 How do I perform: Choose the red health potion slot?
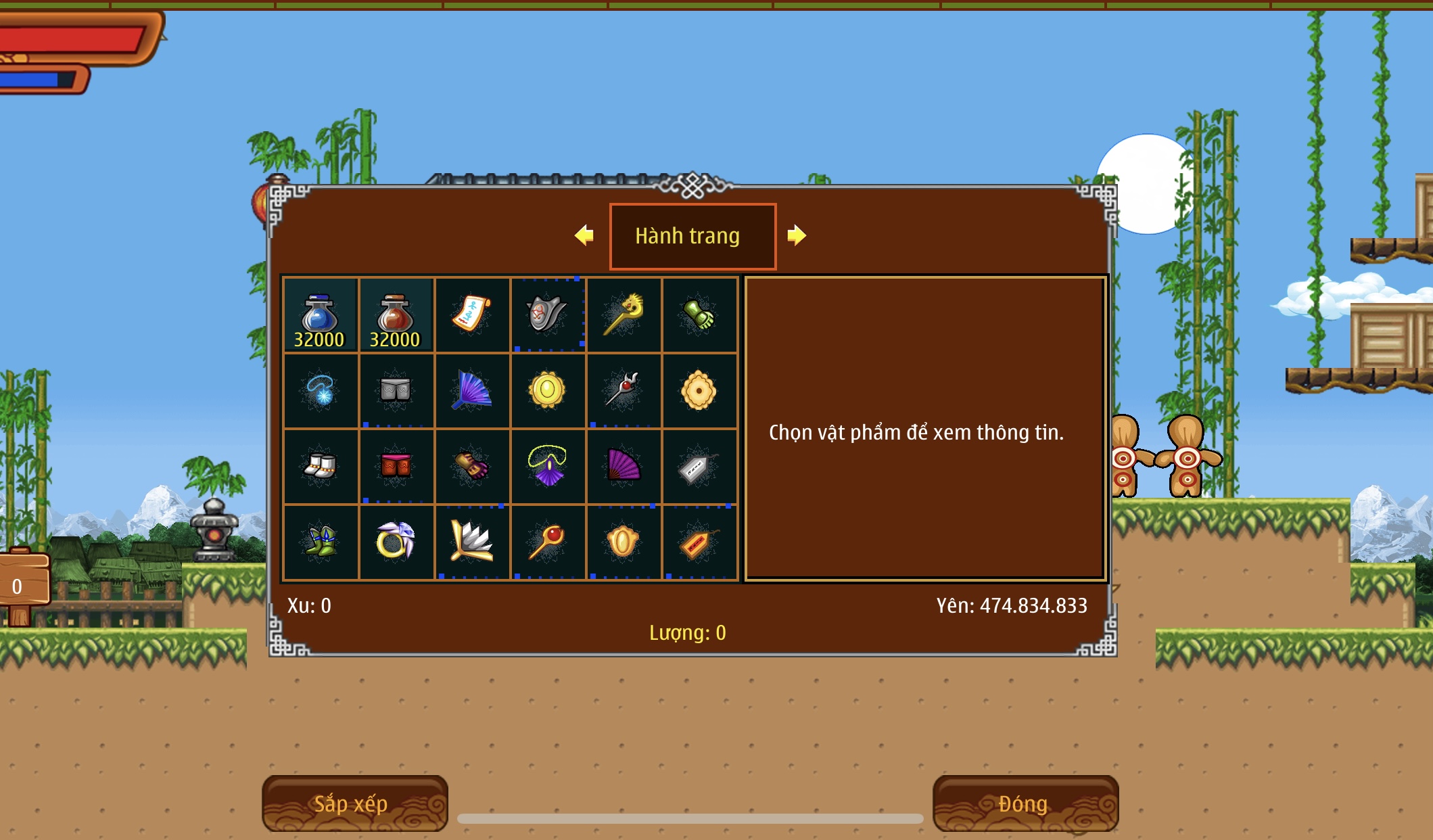[x=396, y=315]
